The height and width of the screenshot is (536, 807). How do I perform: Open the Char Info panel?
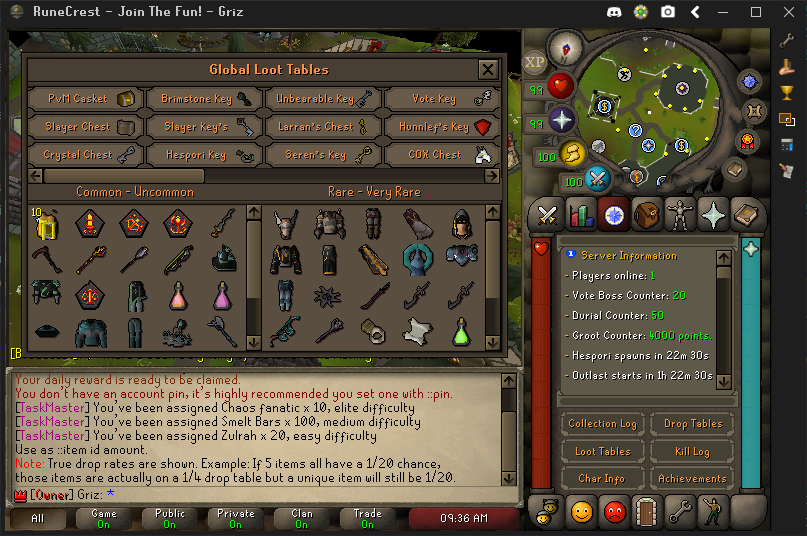602,479
